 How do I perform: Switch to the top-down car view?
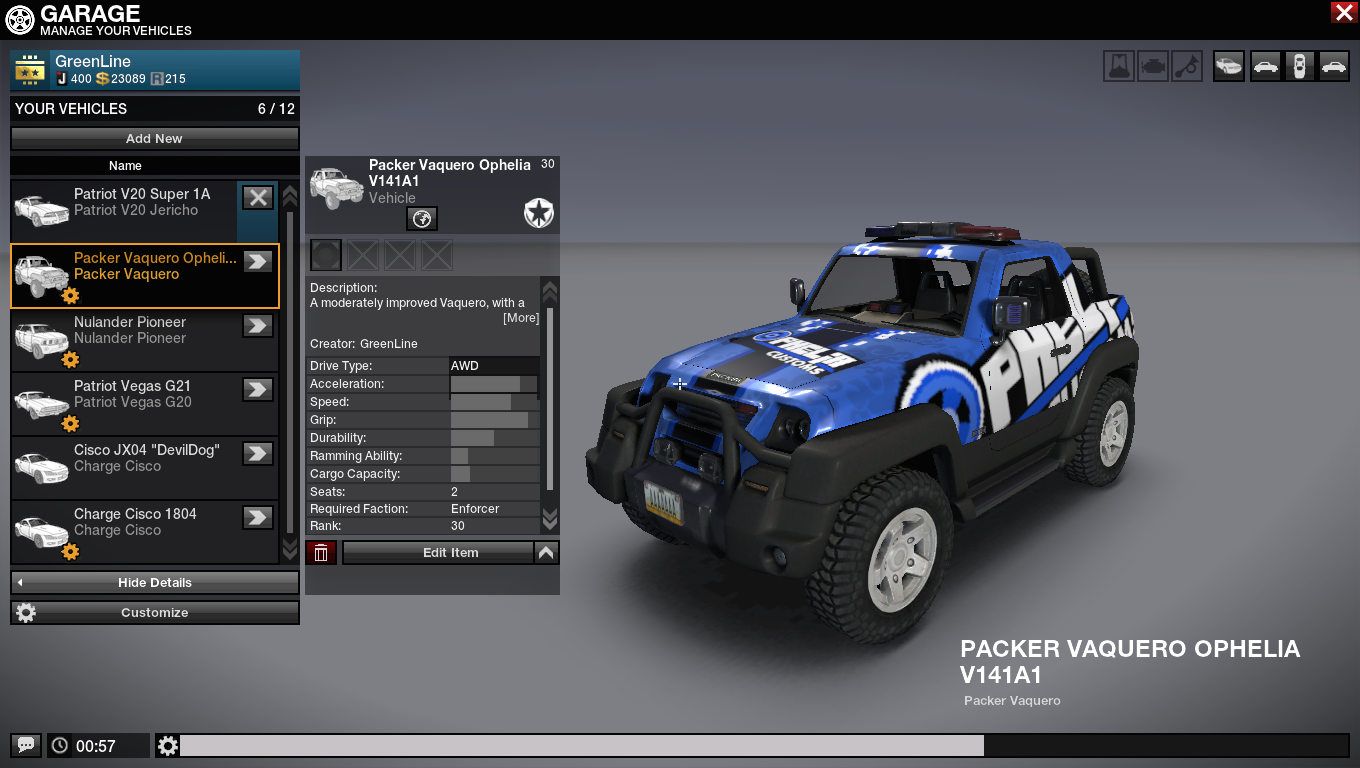[x=1299, y=66]
